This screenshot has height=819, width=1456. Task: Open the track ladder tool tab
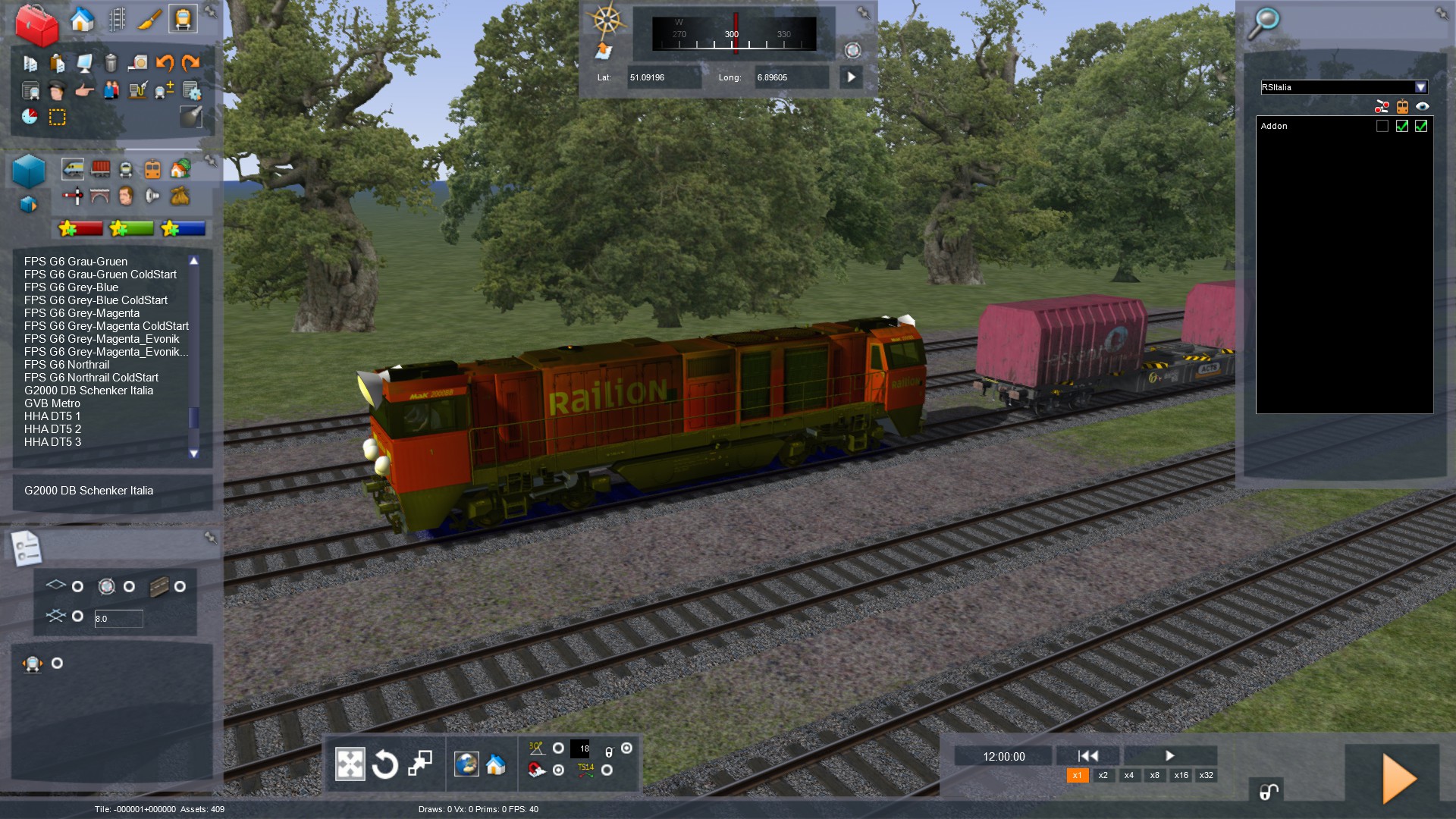point(117,19)
